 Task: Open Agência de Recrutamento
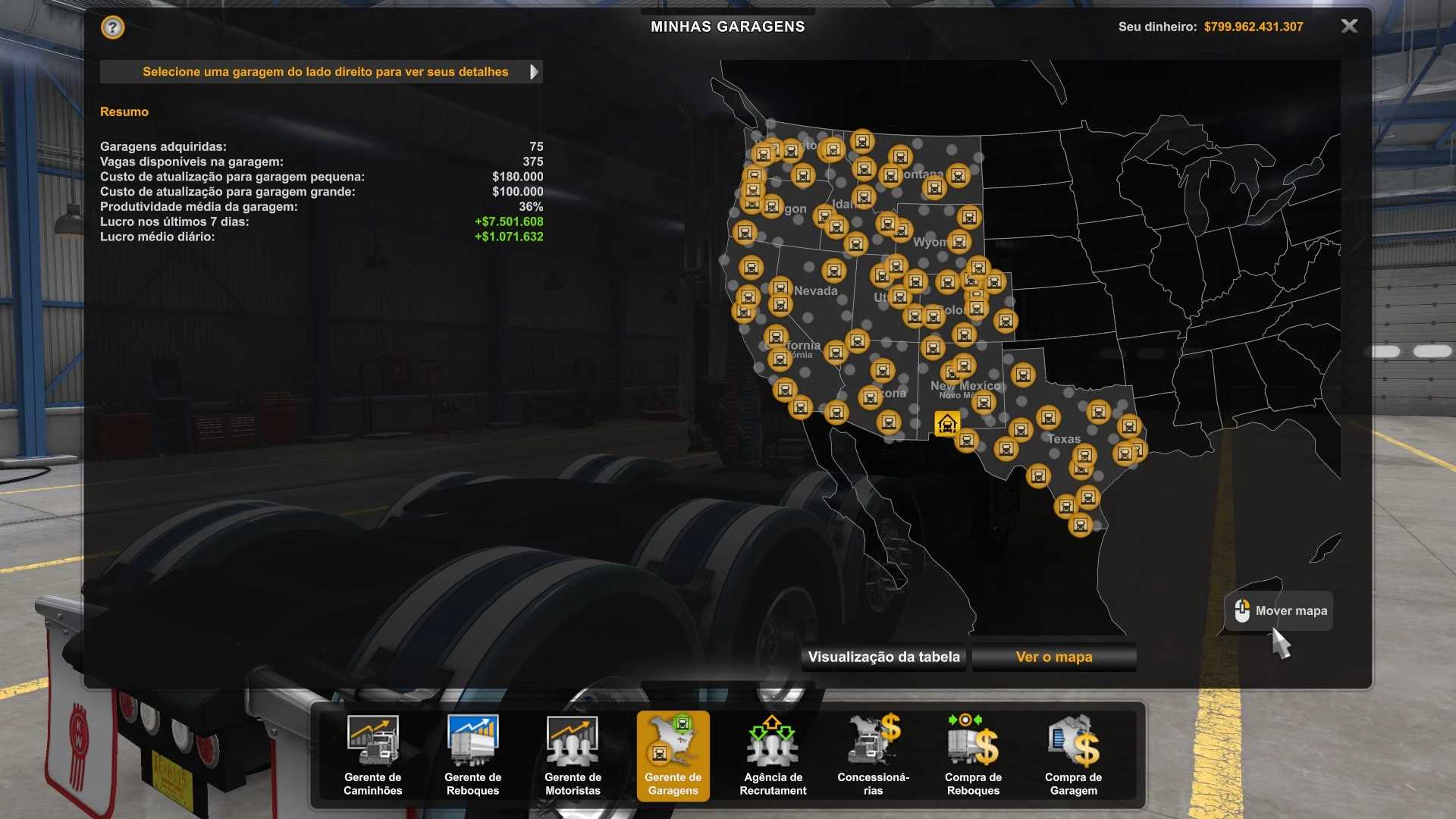(773, 755)
